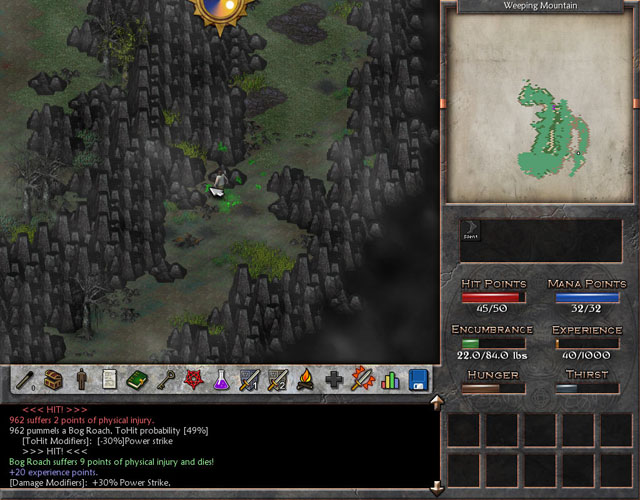Select the dark cross icon
Screen dimensions: 640x500
pos(334,380)
